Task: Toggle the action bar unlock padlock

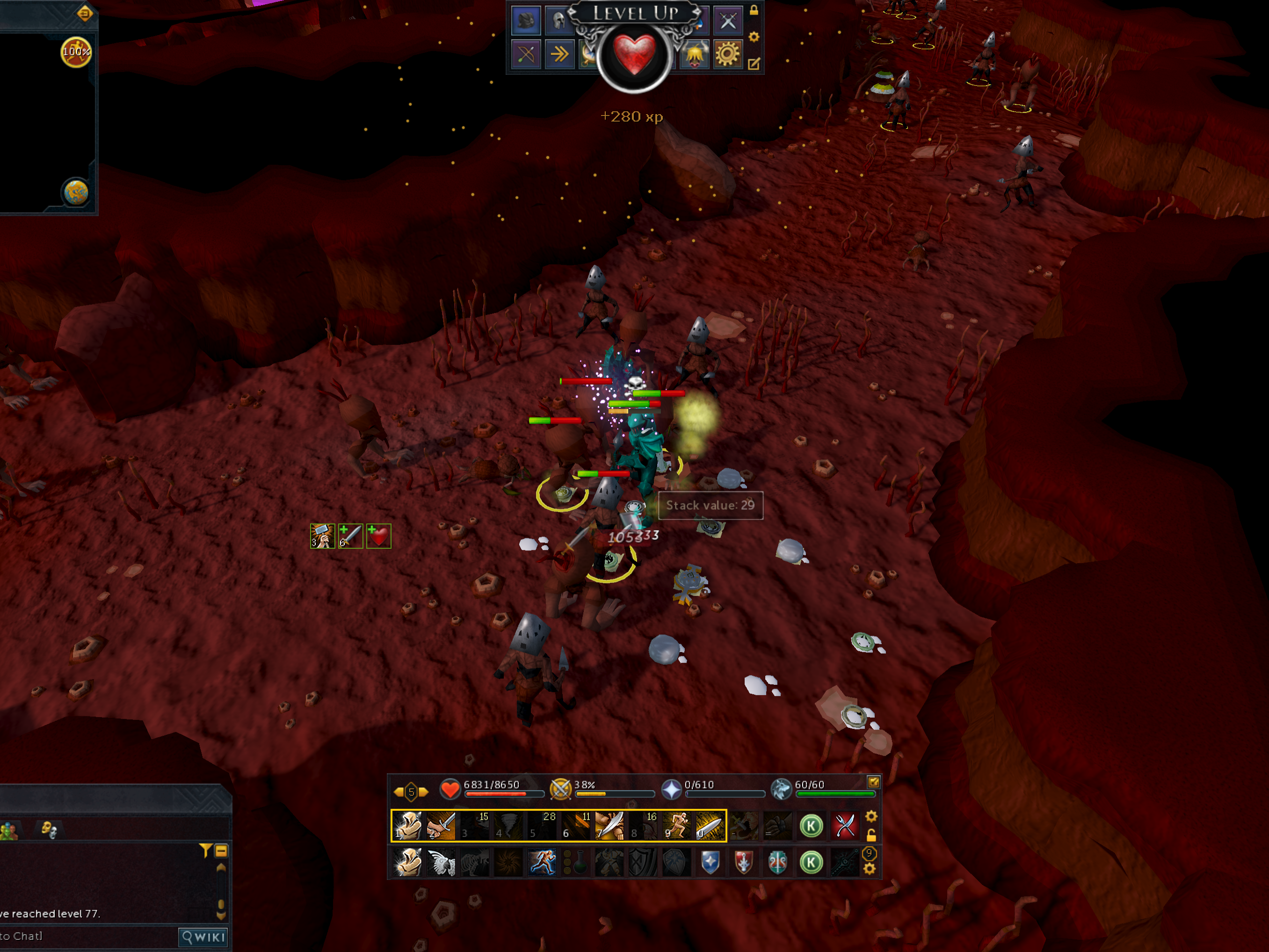Action: coord(871,835)
